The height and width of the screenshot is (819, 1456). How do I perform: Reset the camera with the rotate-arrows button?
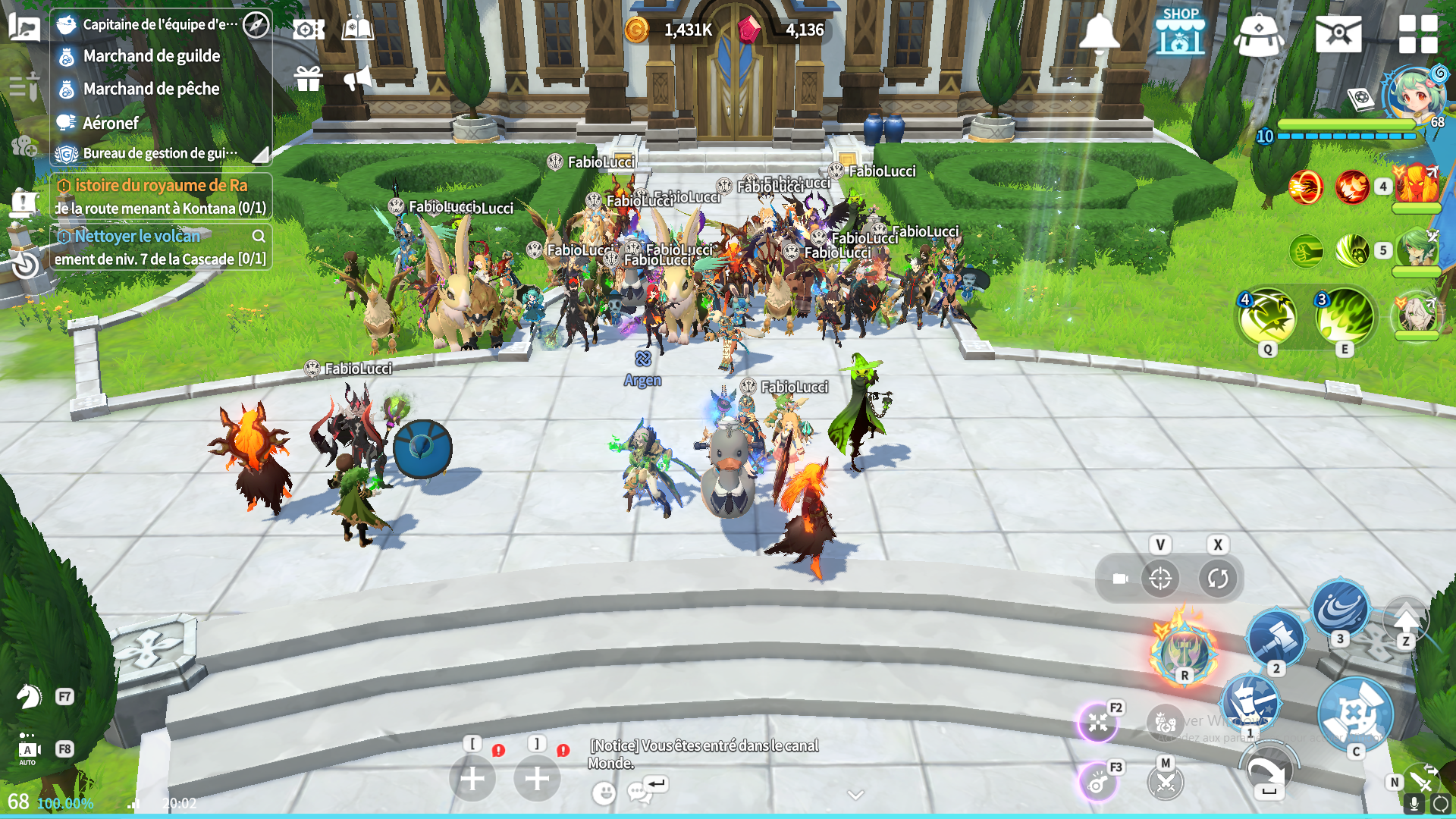1218,579
